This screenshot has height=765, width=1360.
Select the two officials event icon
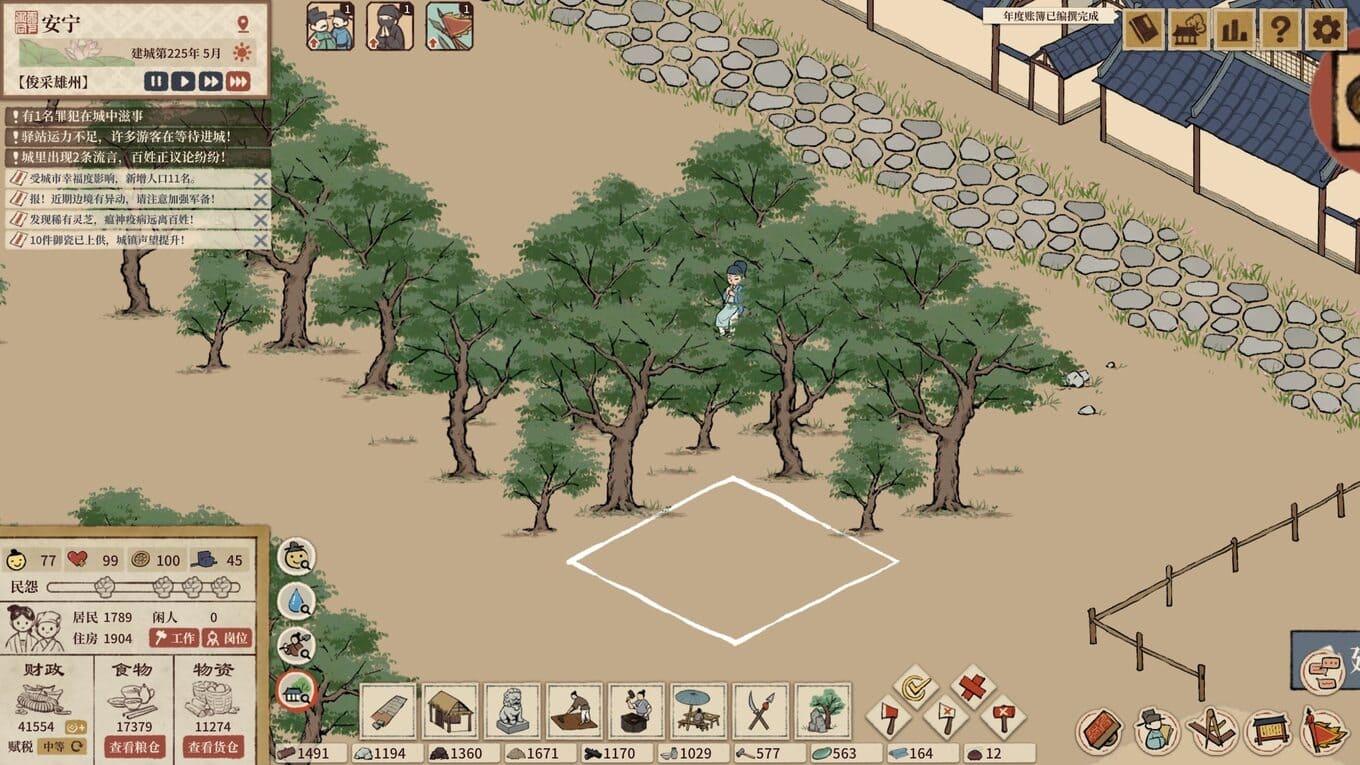[330, 27]
